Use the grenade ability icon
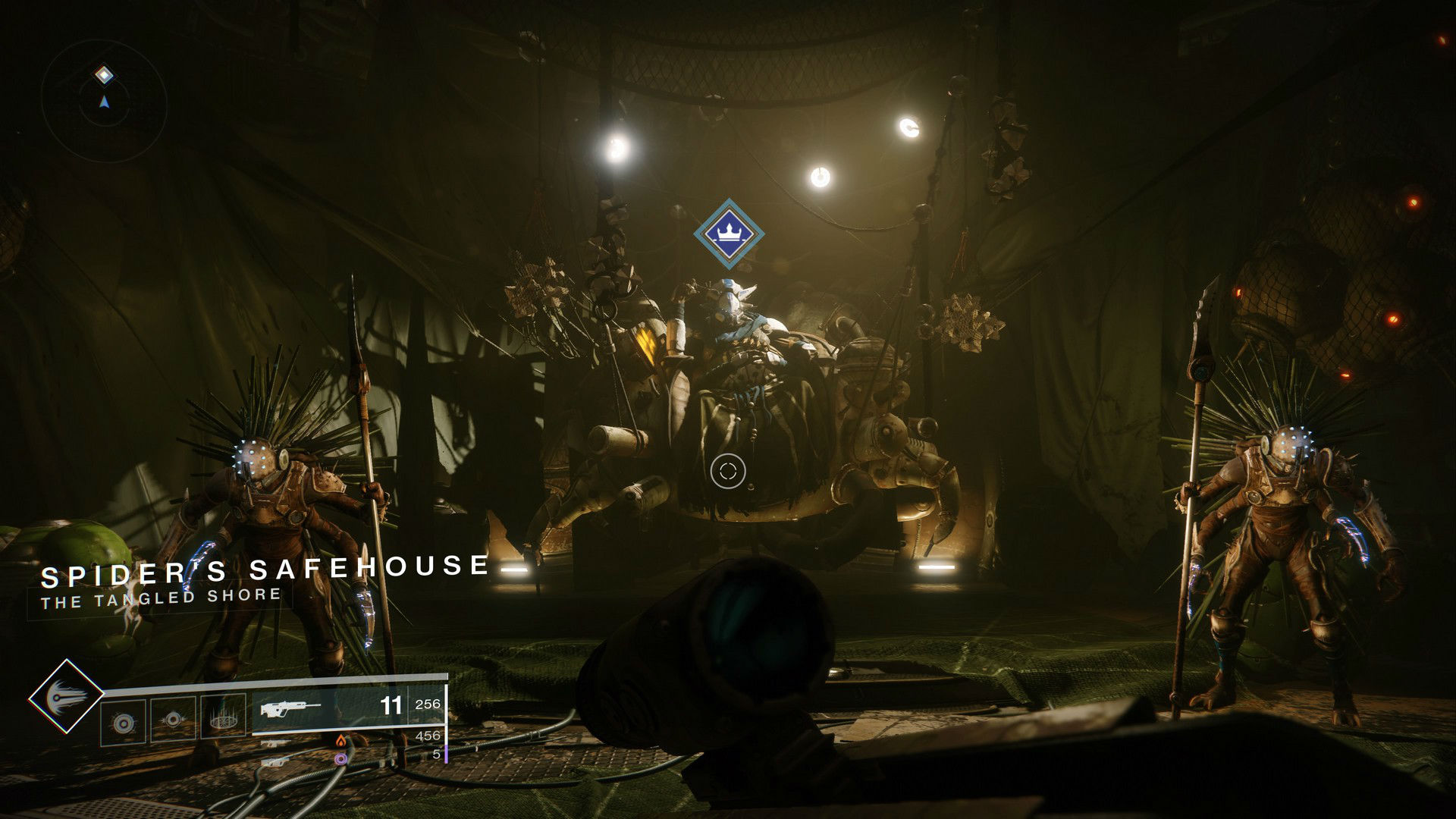The width and height of the screenshot is (1456, 819). click(x=123, y=721)
